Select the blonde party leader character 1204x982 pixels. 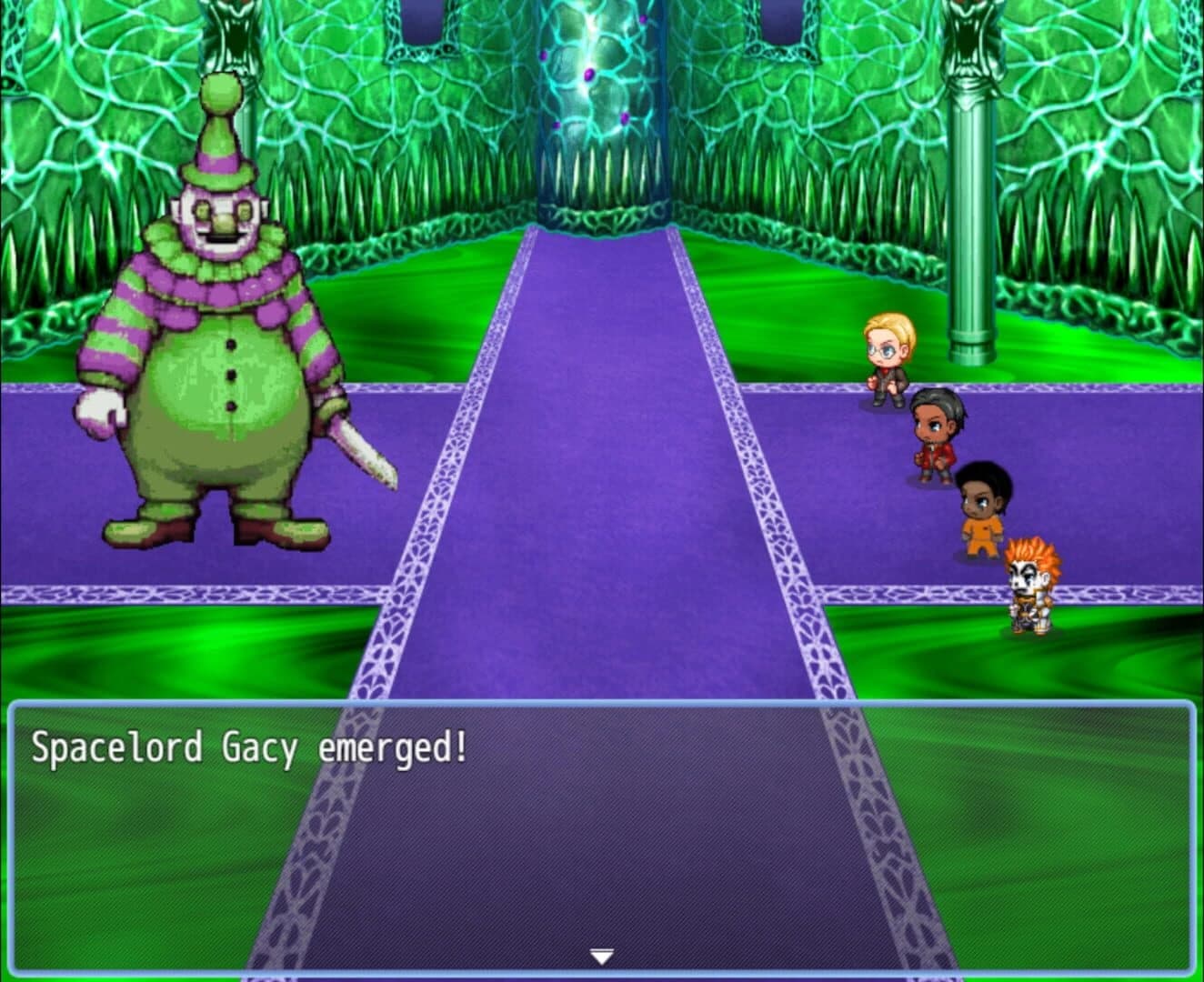(x=887, y=355)
